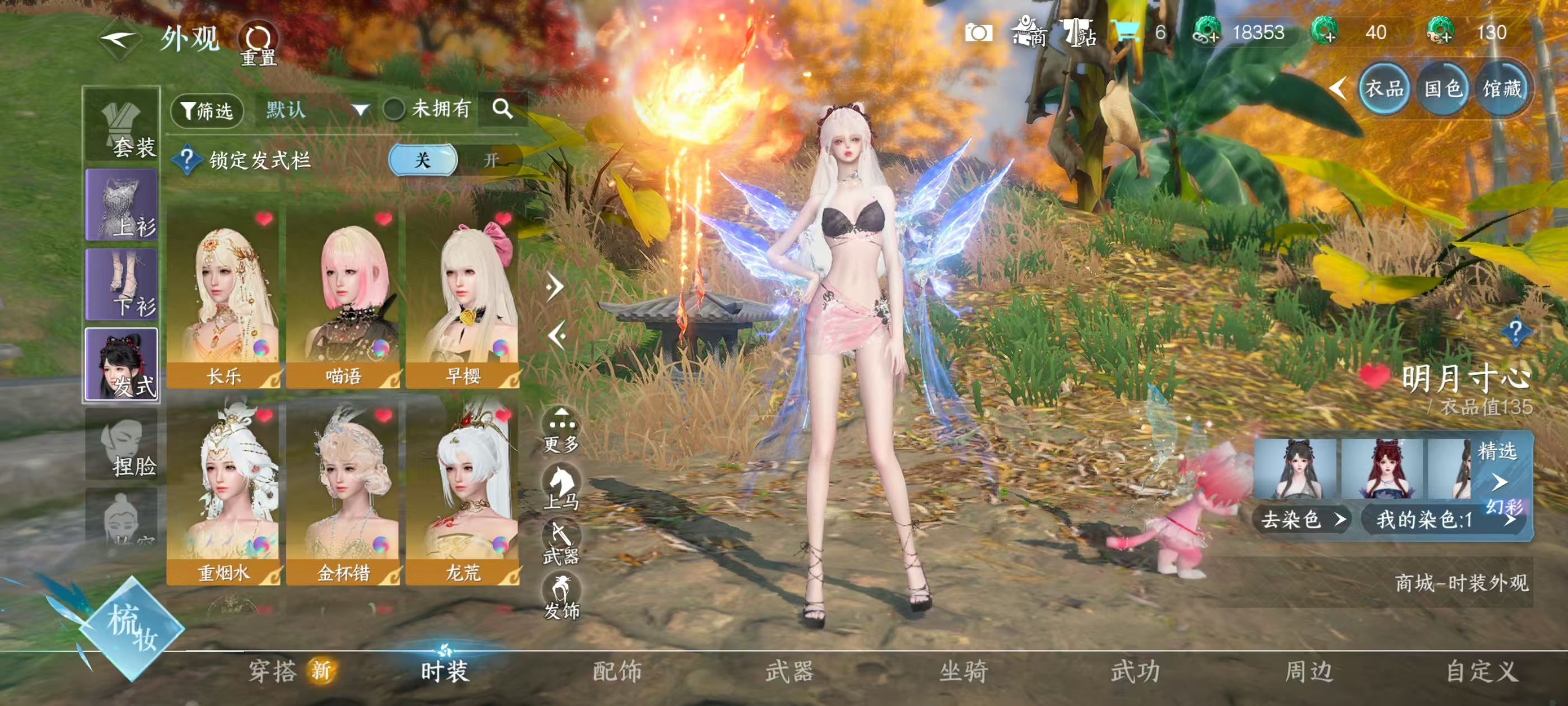Switch hairstyle lock toggle to 开
1568x706 pixels.
tap(490, 160)
